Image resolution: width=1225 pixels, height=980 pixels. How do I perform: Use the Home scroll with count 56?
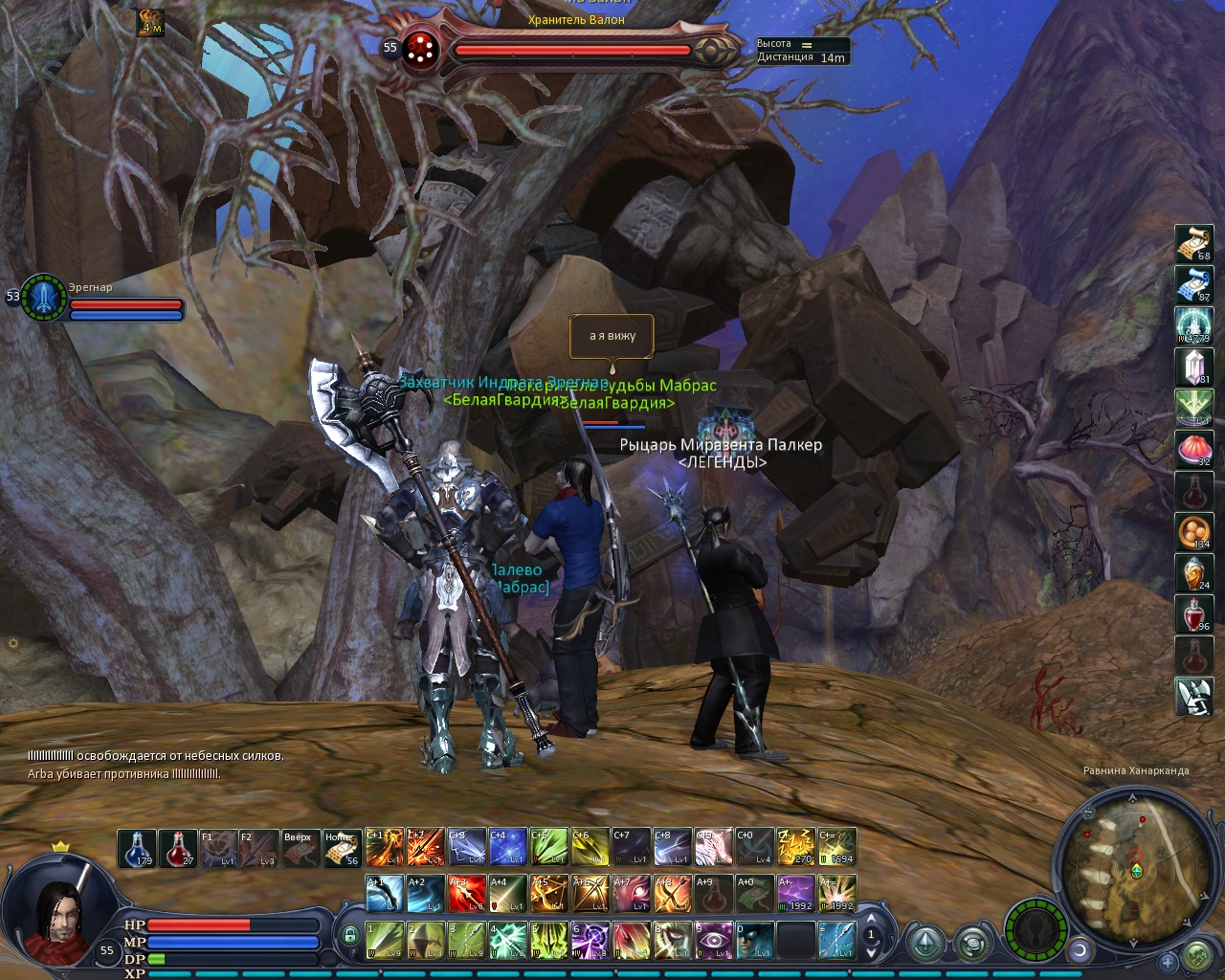(x=343, y=848)
